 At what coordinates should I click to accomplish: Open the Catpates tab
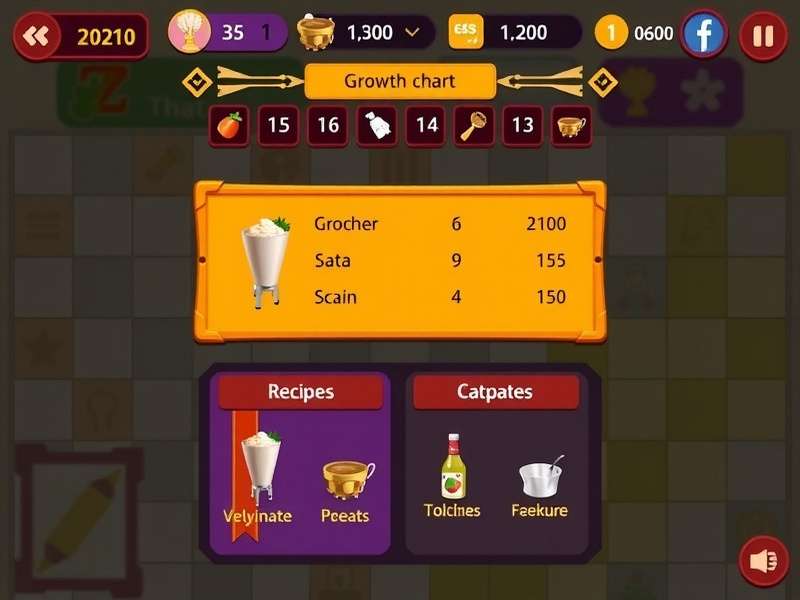click(x=495, y=392)
